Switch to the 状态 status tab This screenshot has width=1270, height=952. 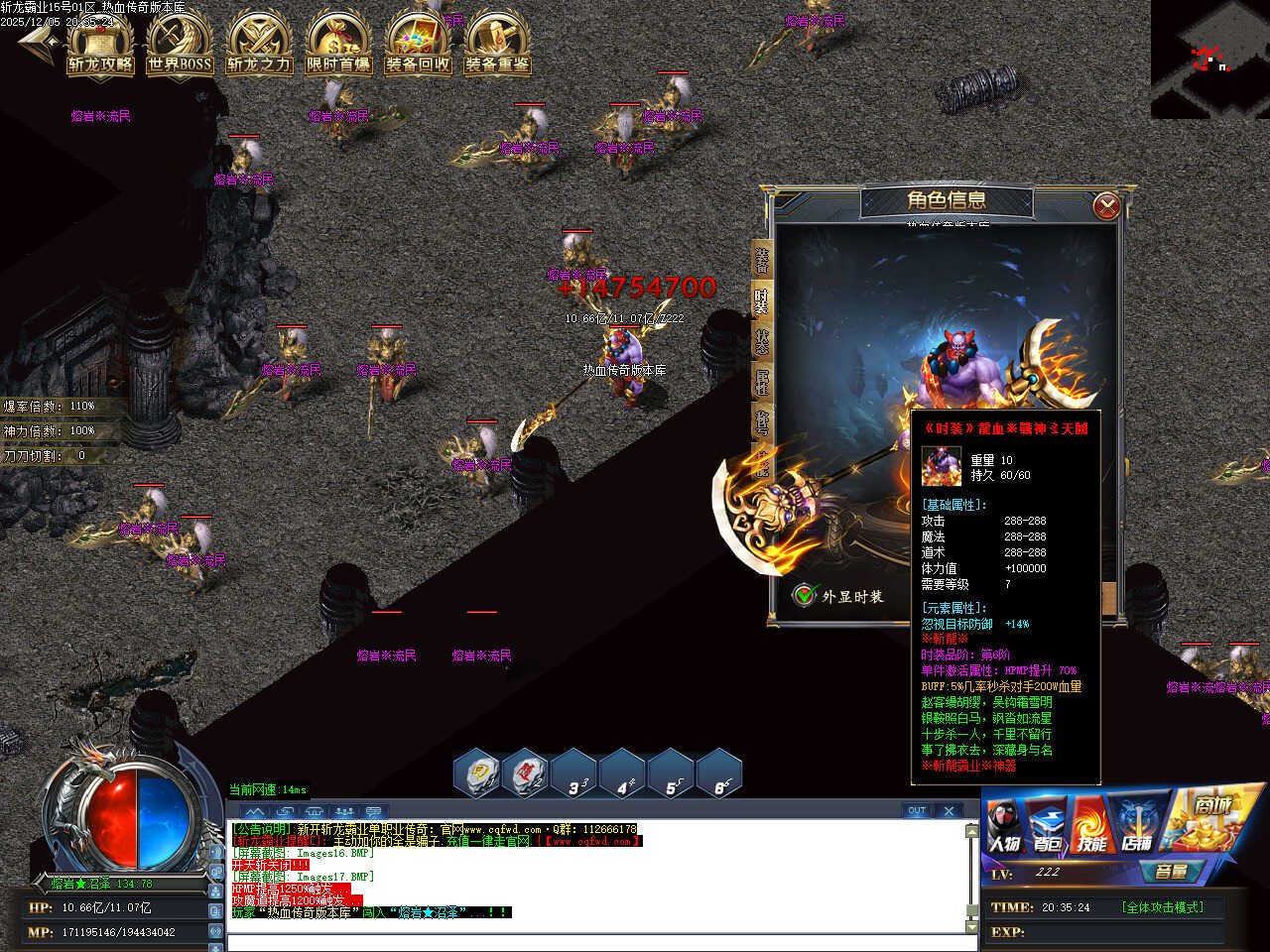point(762,341)
